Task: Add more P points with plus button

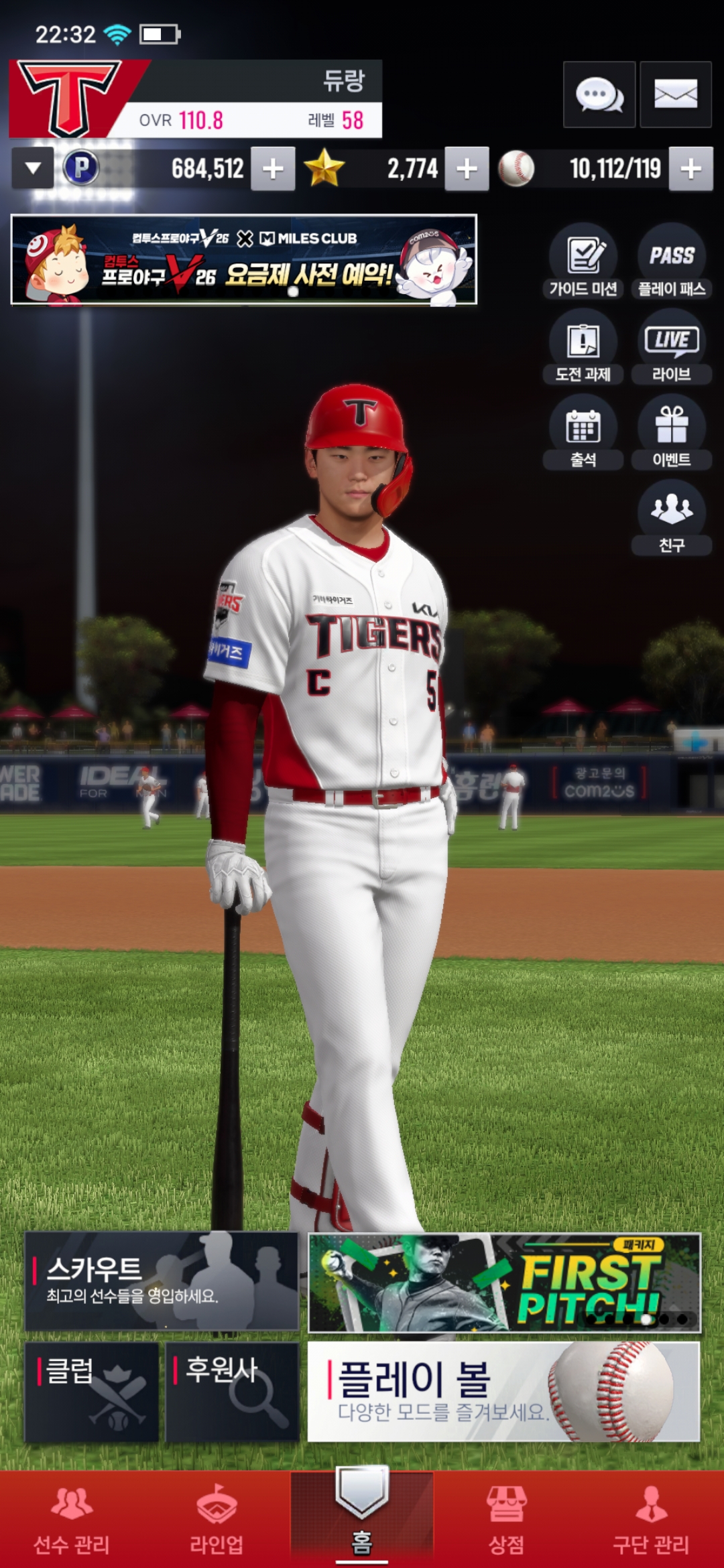Action: (273, 169)
